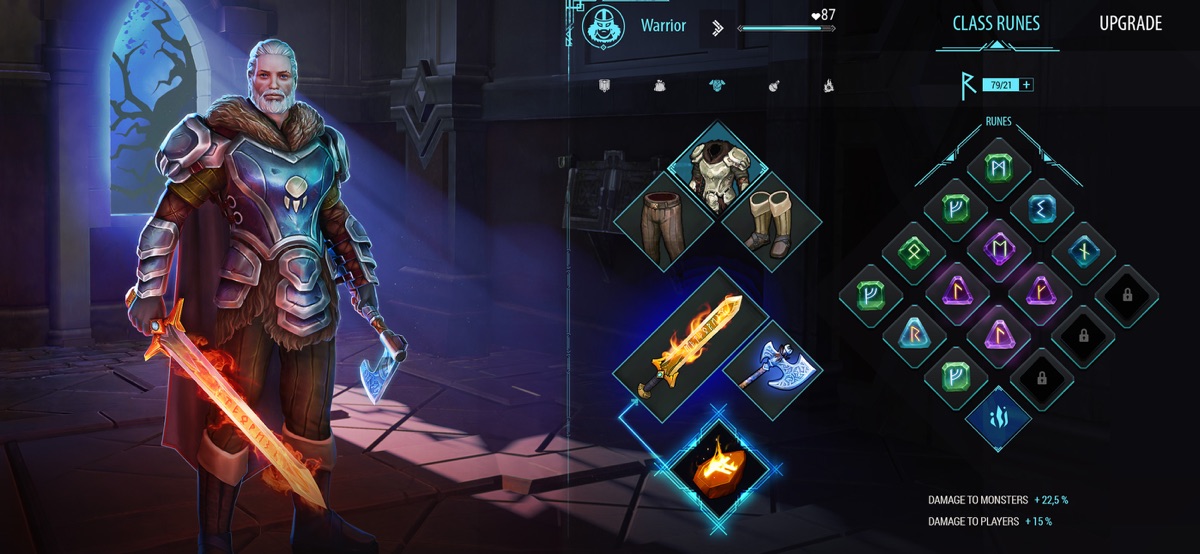Open the Class Runes tab
Screen dimensions: 1200x554
(x=996, y=24)
